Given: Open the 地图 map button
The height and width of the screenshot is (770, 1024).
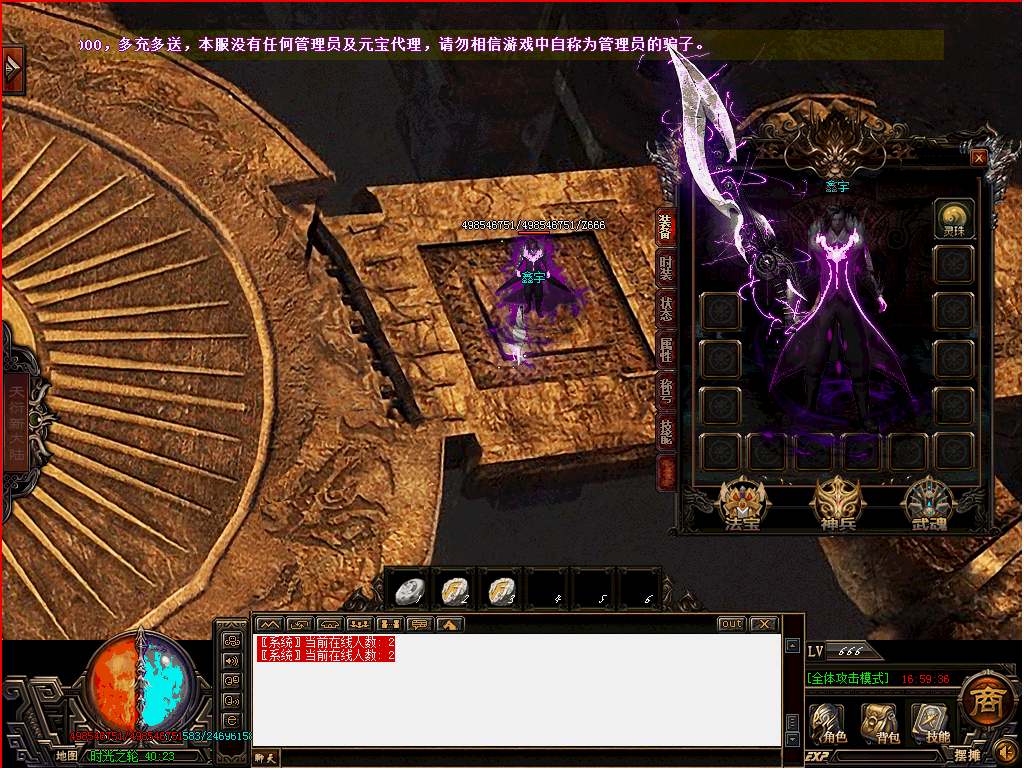Looking at the screenshot, I should (67, 756).
